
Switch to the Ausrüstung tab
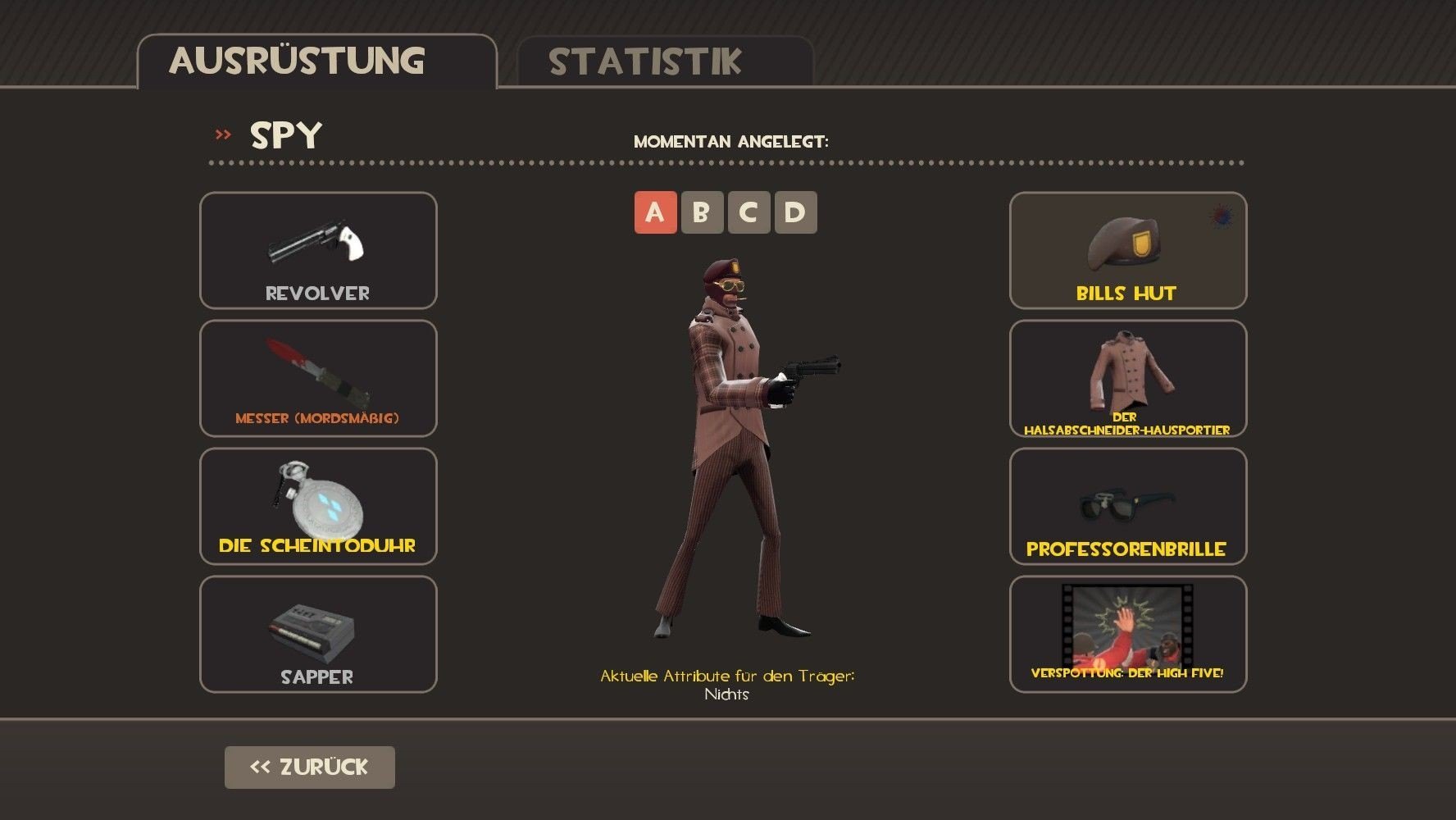click(316, 61)
